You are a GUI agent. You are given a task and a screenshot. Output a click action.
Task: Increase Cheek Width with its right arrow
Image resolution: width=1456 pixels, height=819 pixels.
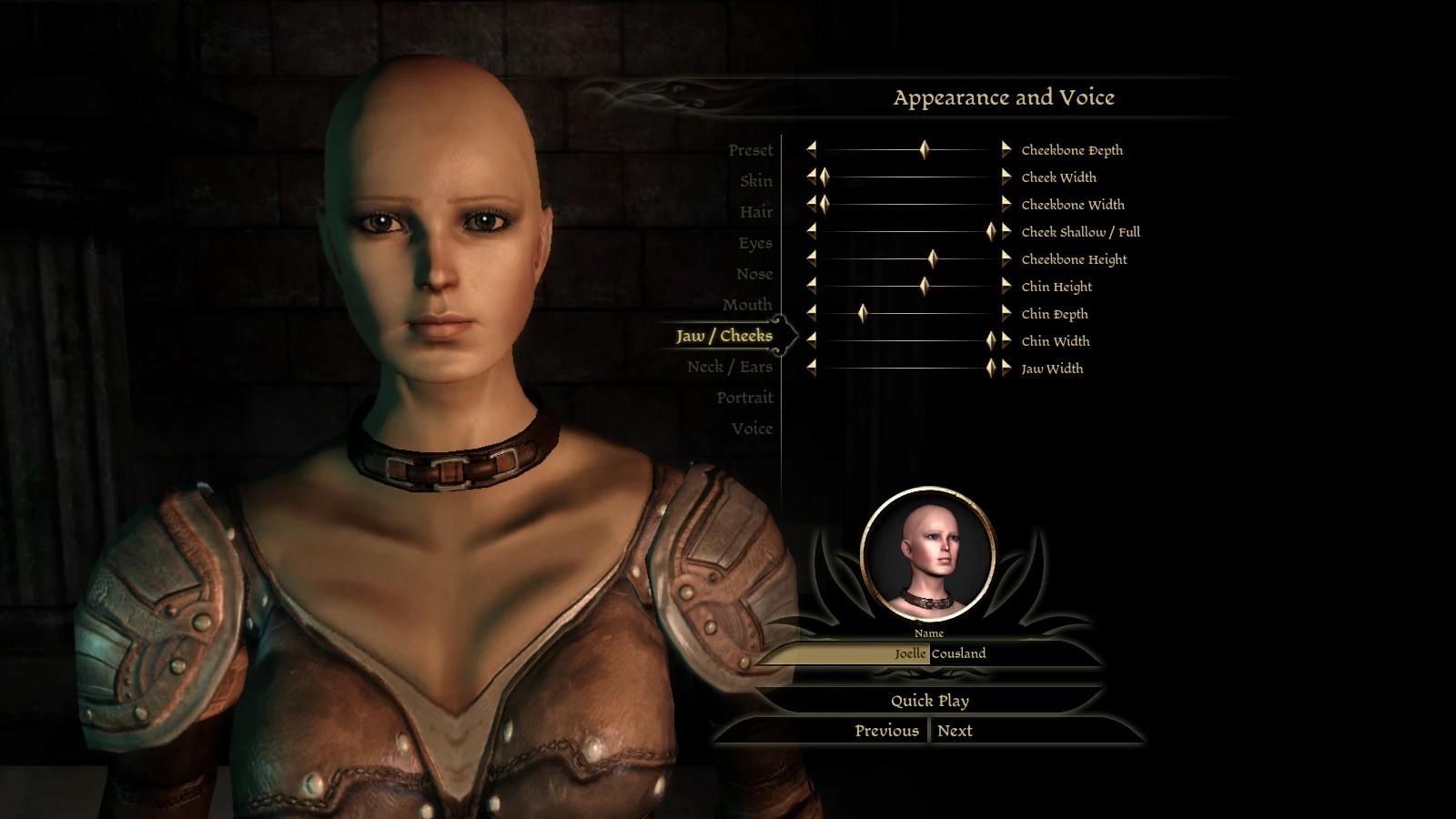click(x=1006, y=177)
